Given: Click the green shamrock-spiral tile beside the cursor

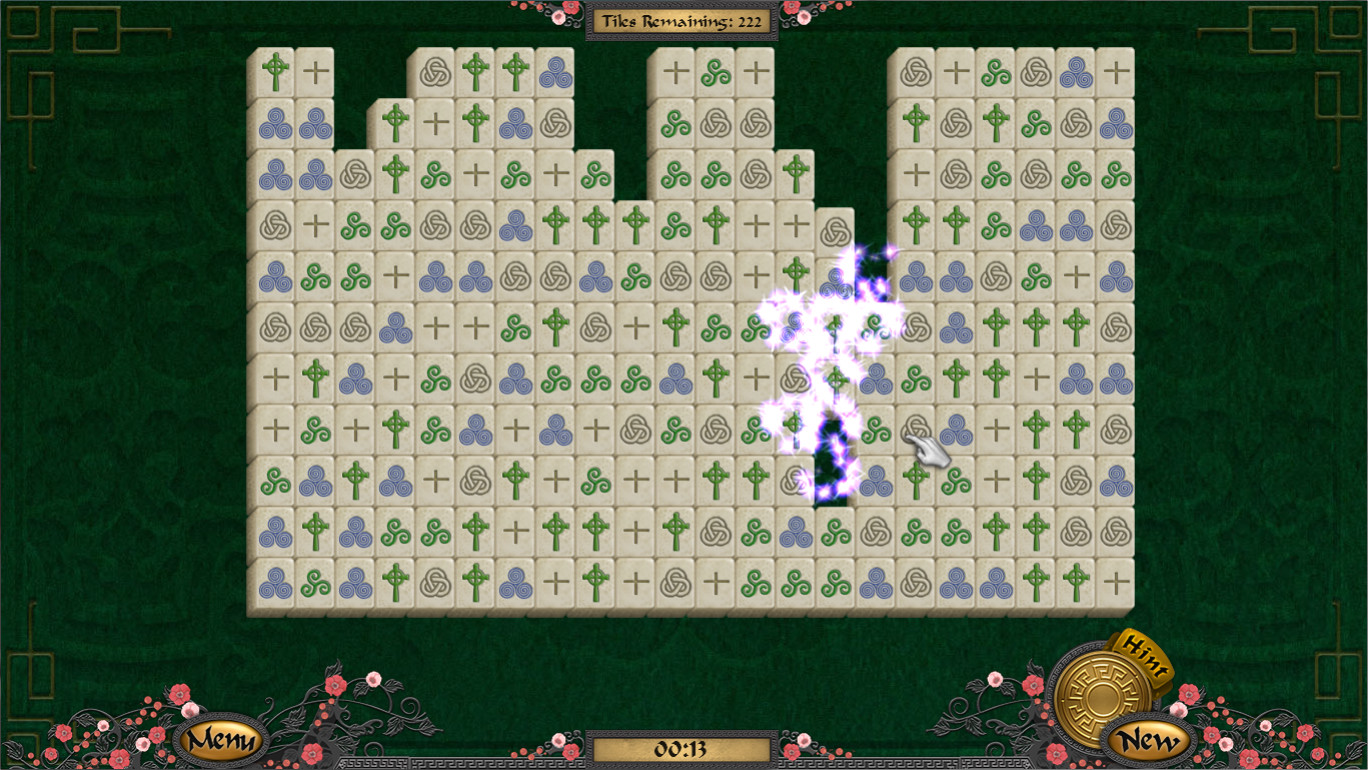Looking at the screenshot, I should [876, 430].
